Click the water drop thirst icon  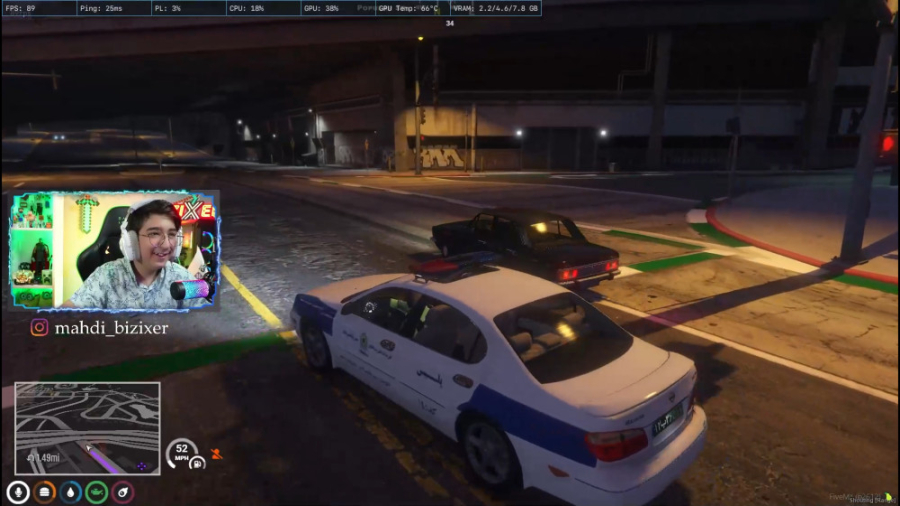[x=71, y=492]
